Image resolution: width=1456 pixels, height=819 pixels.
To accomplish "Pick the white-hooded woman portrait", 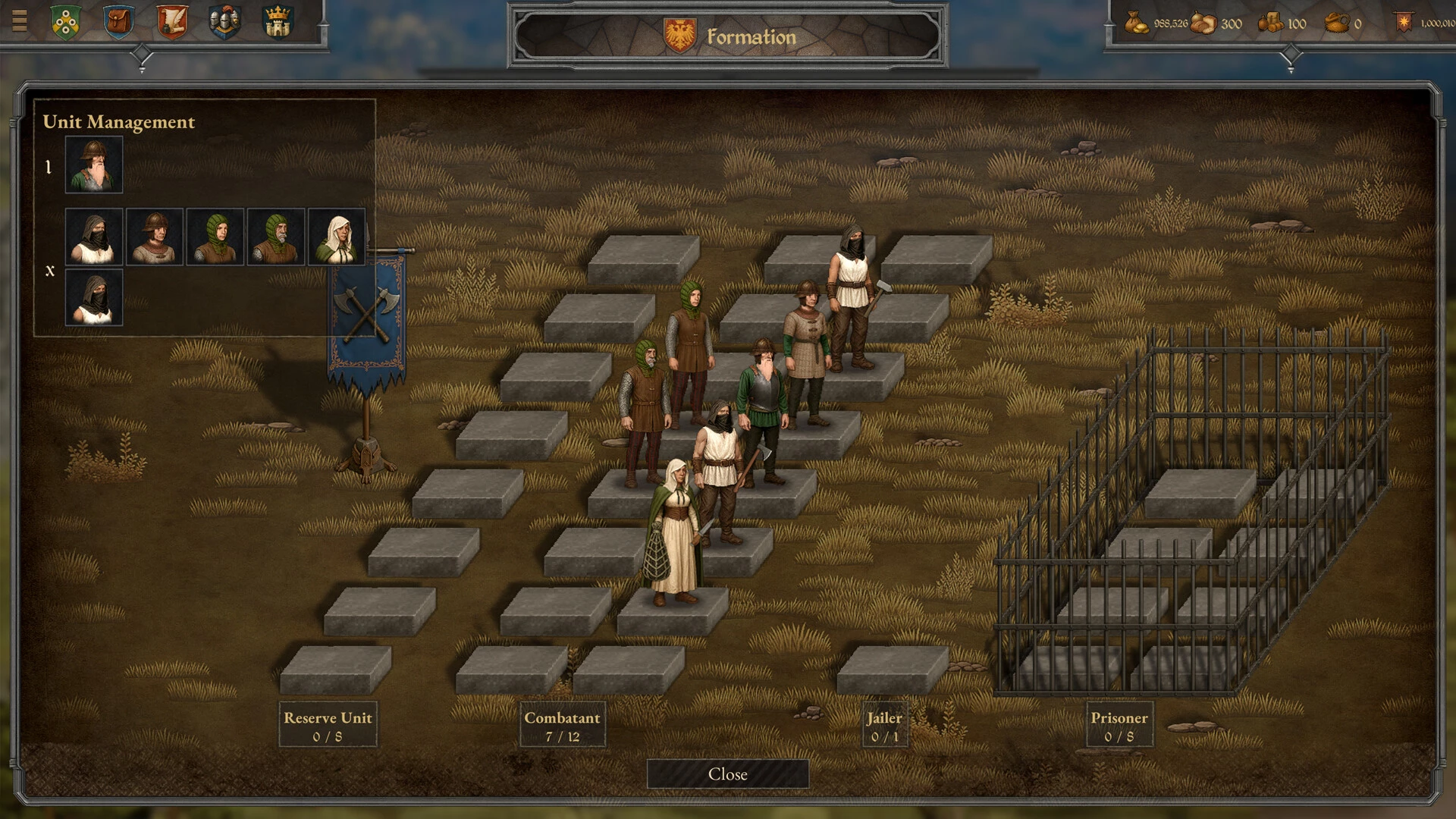I will (337, 237).
